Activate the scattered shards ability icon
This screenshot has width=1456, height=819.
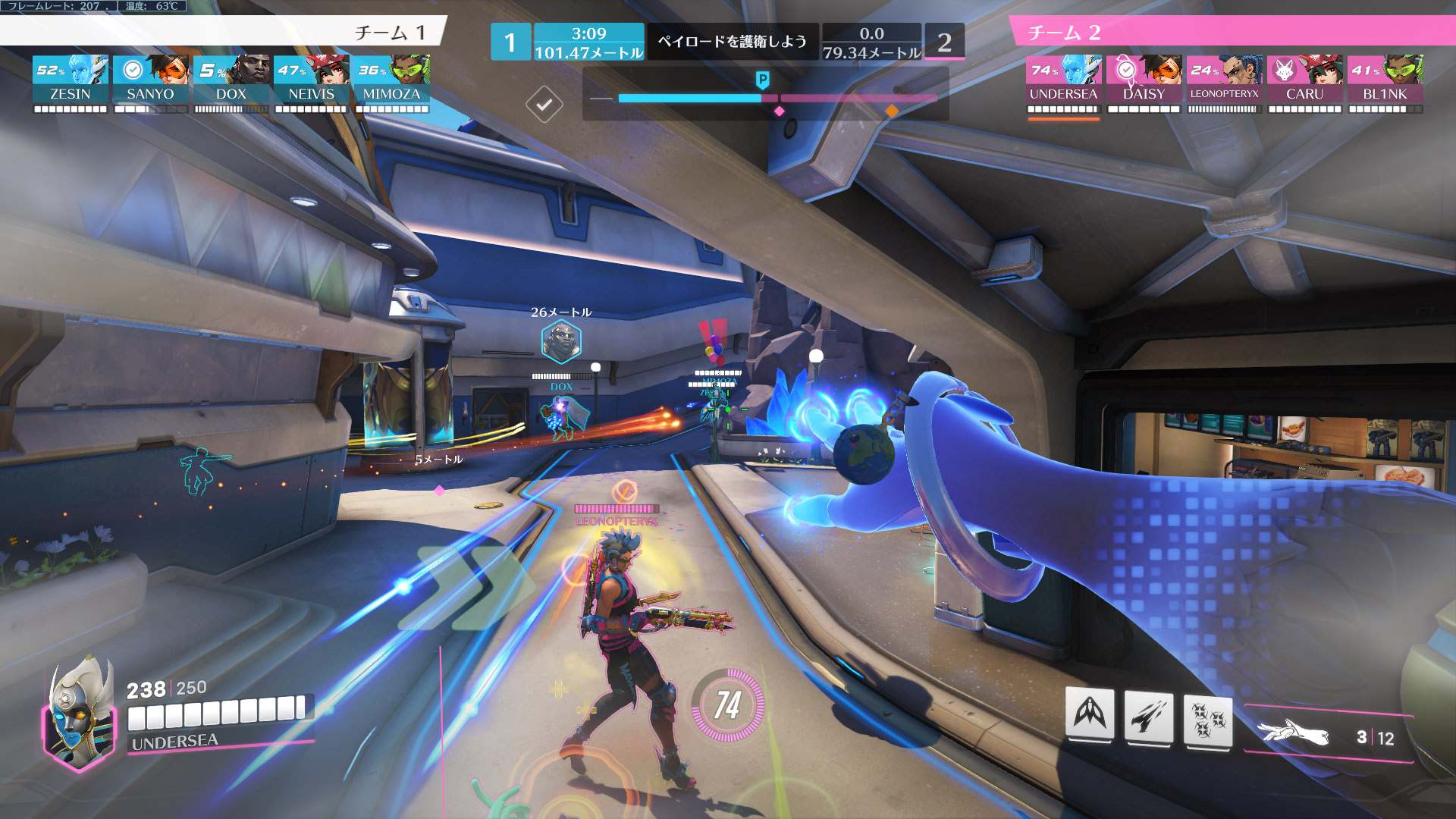click(x=1208, y=720)
